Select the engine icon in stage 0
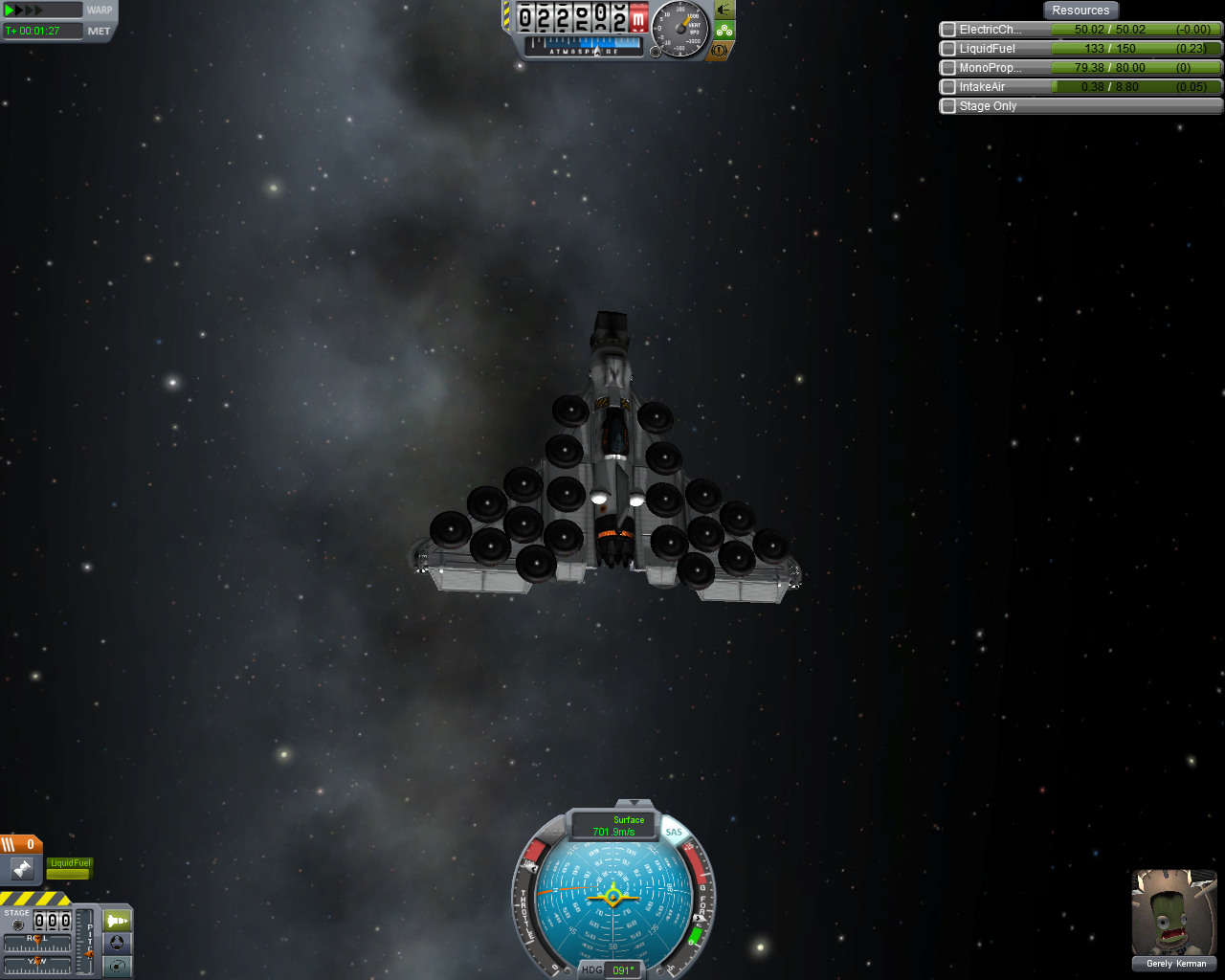Image resolution: width=1225 pixels, height=980 pixels. pos(22,869)
